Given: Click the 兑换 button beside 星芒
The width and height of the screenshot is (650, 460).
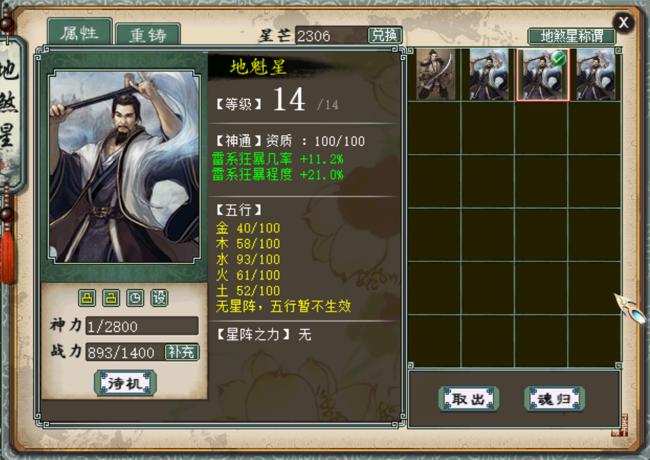Looking at the screenshot, I should pos(385,35).
